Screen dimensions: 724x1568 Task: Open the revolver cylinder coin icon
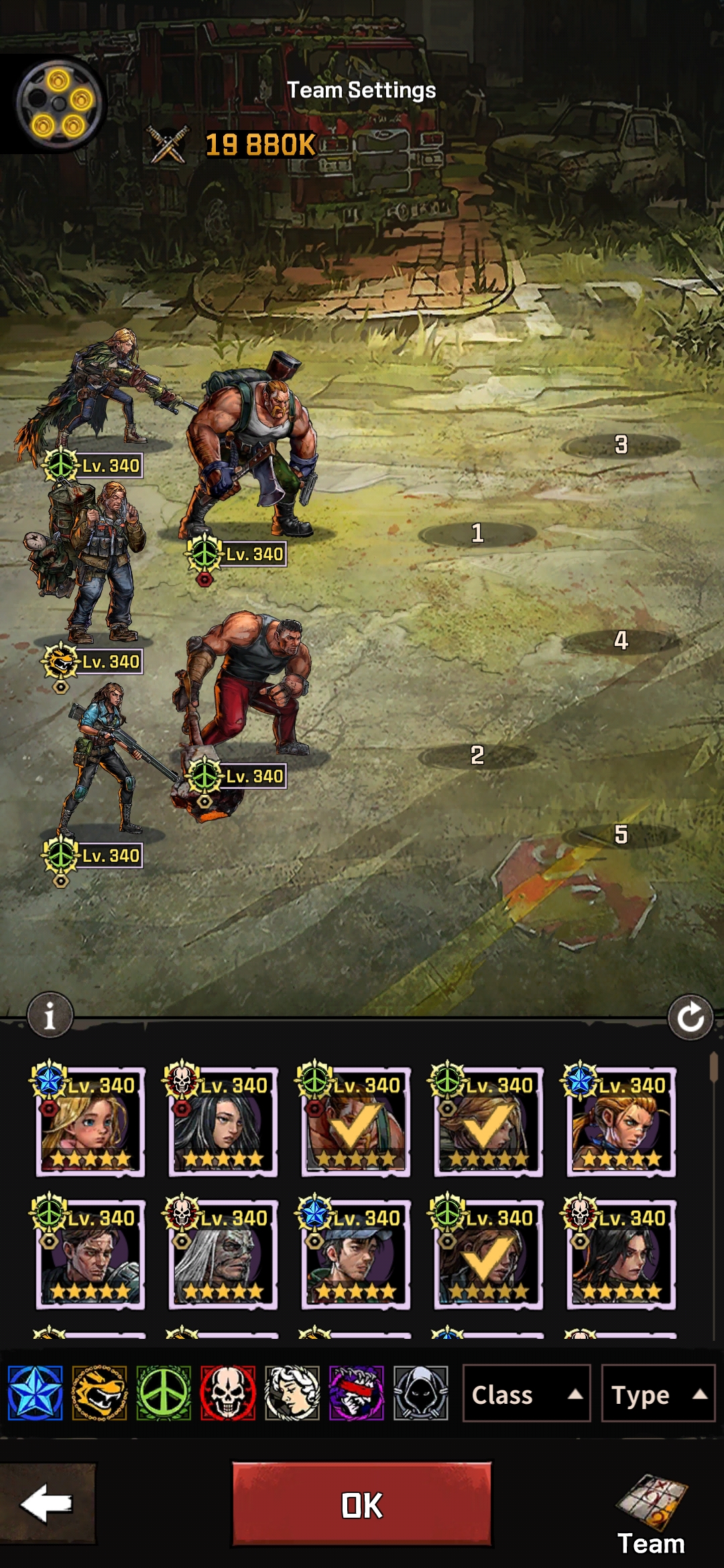[x=59, y=104]
